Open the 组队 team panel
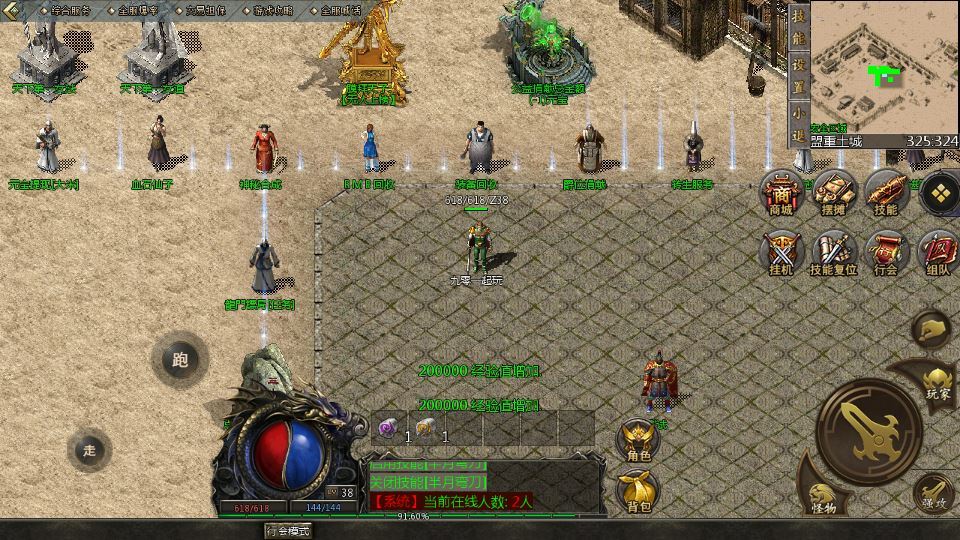This screenshot has height=540, width=960. (x=937, y=253)
